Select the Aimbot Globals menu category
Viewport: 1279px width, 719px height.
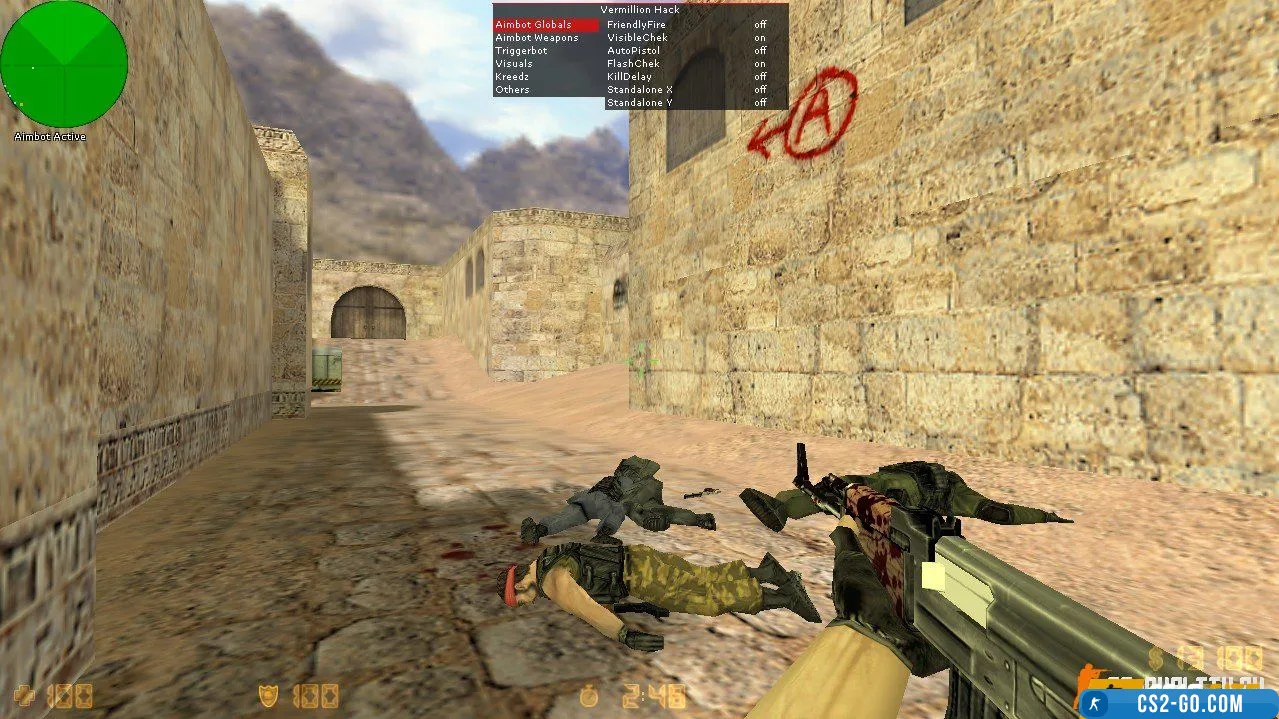tap(534, 25)
